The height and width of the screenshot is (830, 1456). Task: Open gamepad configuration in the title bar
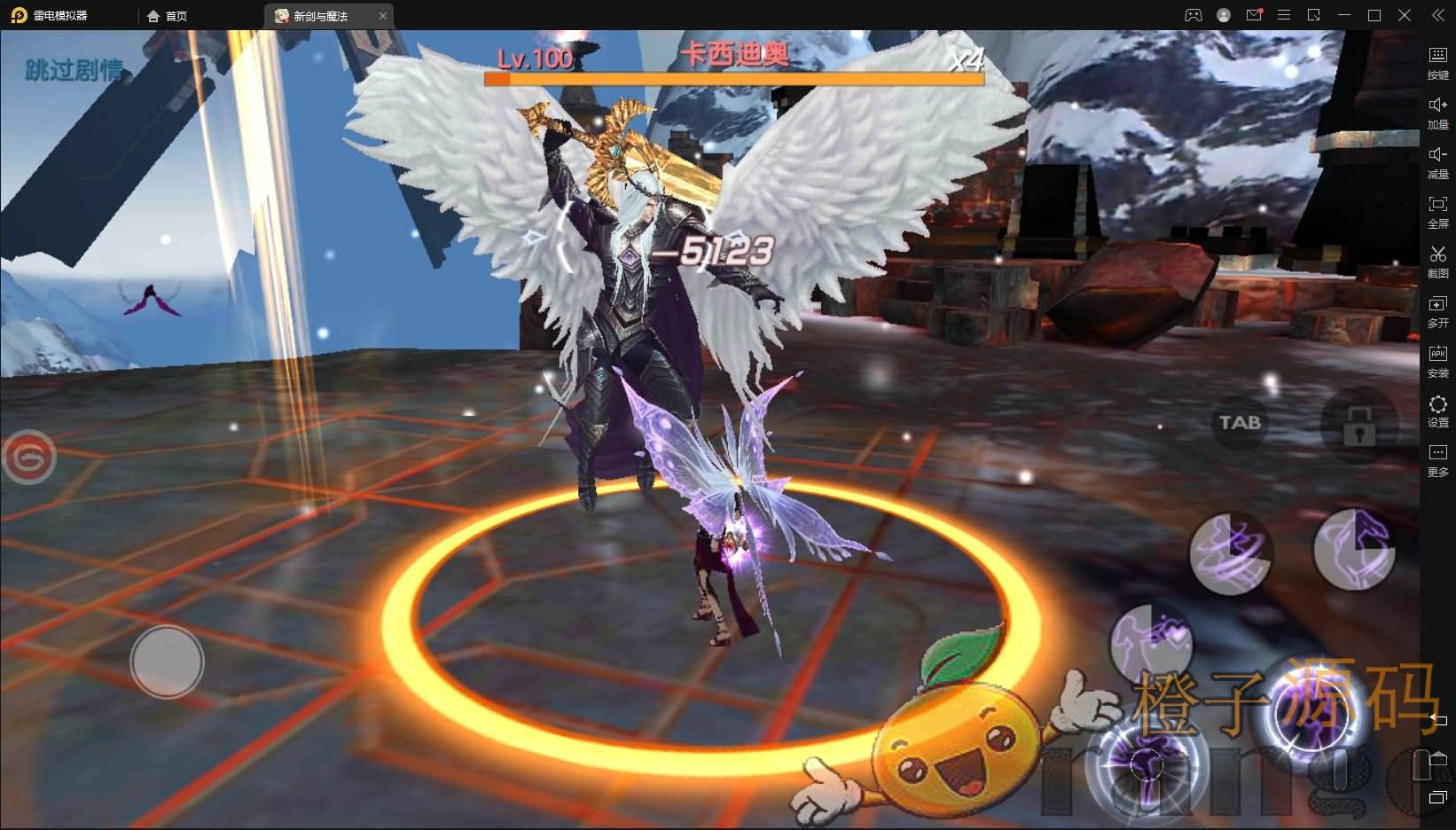(1193, 15)
